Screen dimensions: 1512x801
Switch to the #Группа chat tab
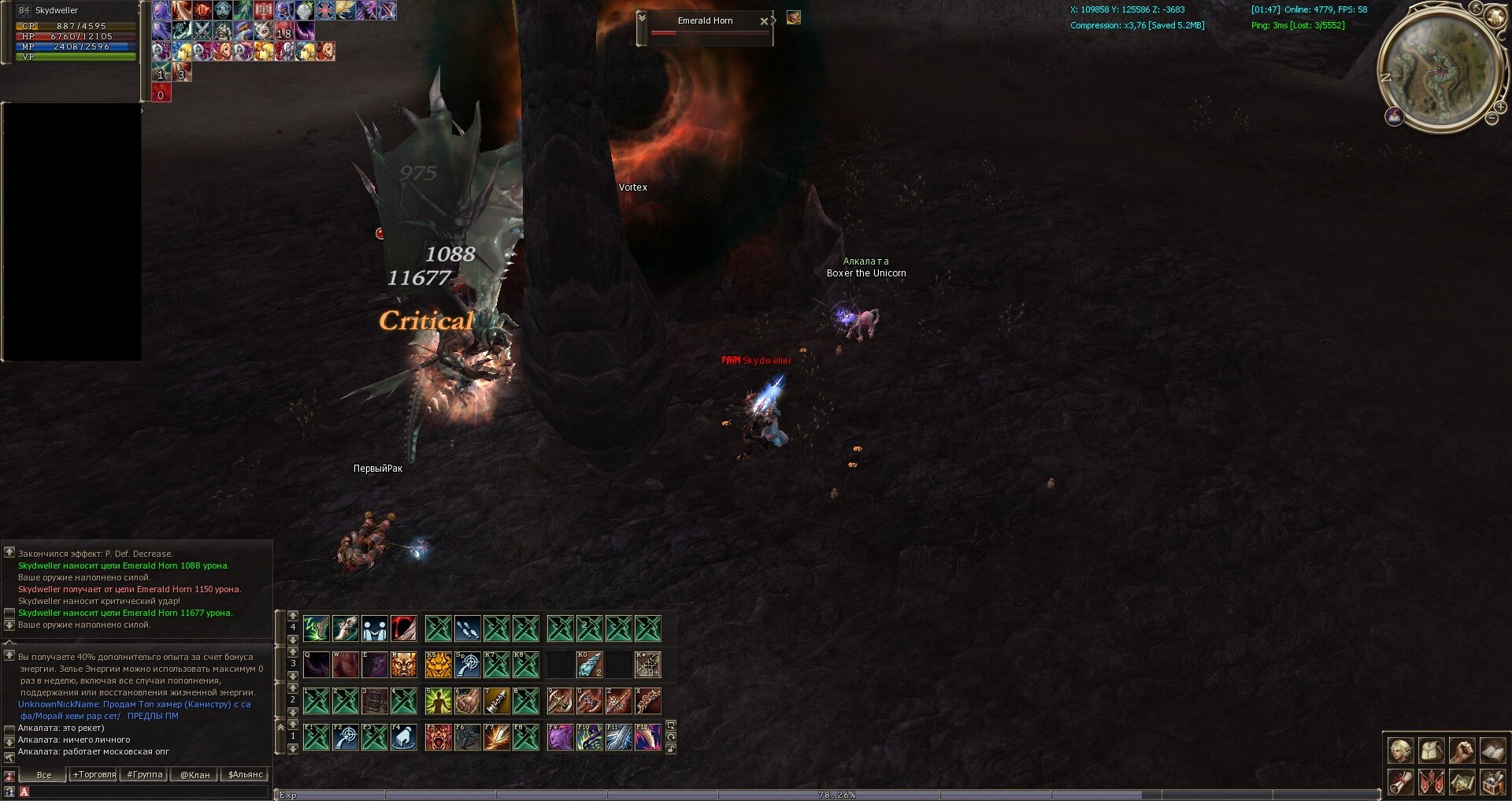pyautogui.click(x=145, y=774)
